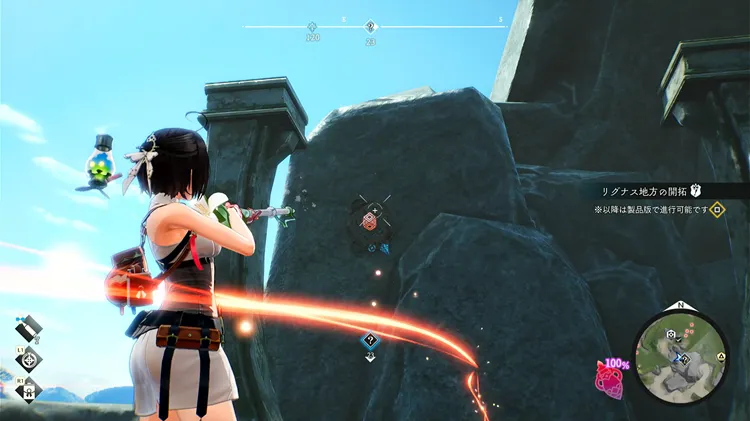Click the question mark marker above ground
Screen dimensions: 750x421
[370, 341]
